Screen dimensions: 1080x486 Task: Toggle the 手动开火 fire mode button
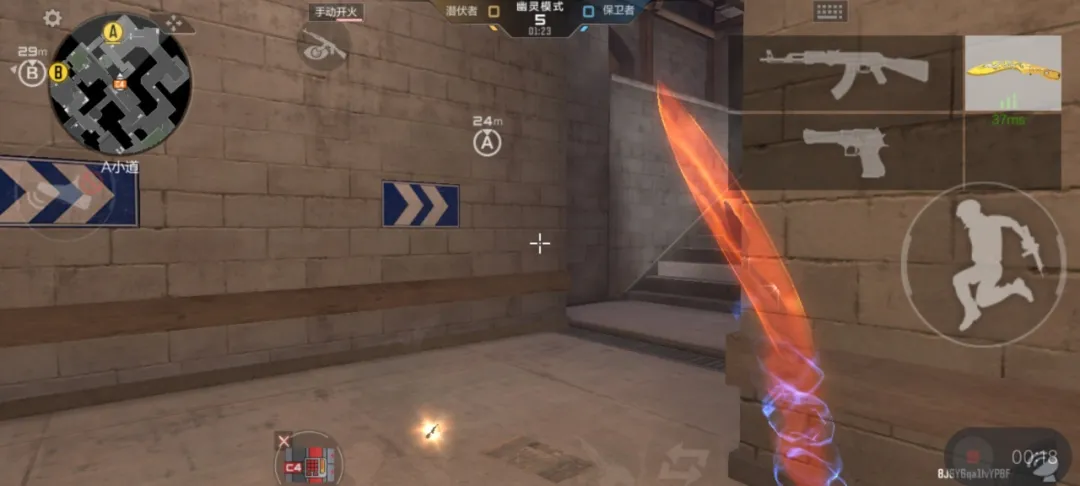pos(336,12)
